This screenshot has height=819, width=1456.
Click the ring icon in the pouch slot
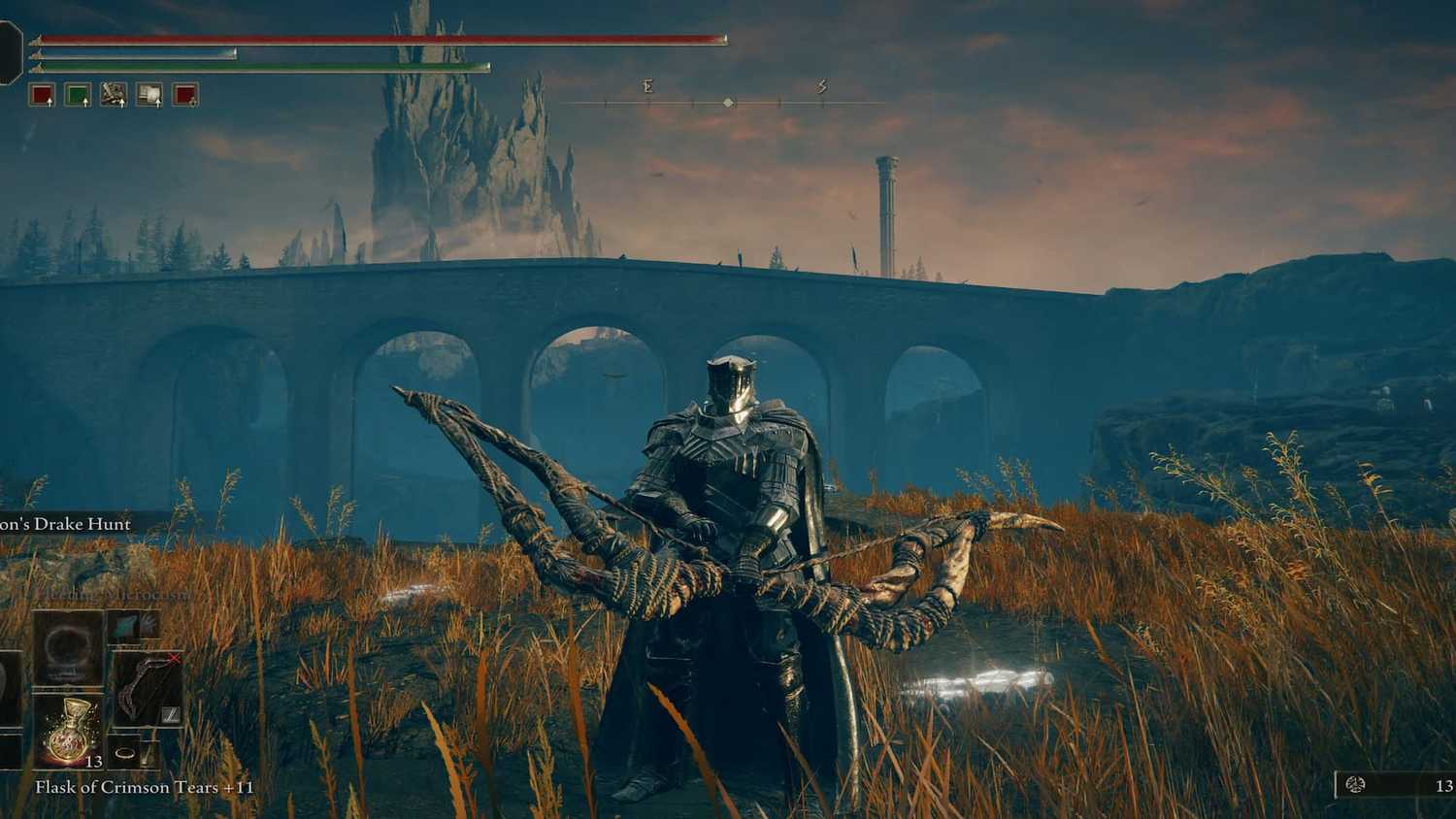pyautogui.click(x=125, y=750)
